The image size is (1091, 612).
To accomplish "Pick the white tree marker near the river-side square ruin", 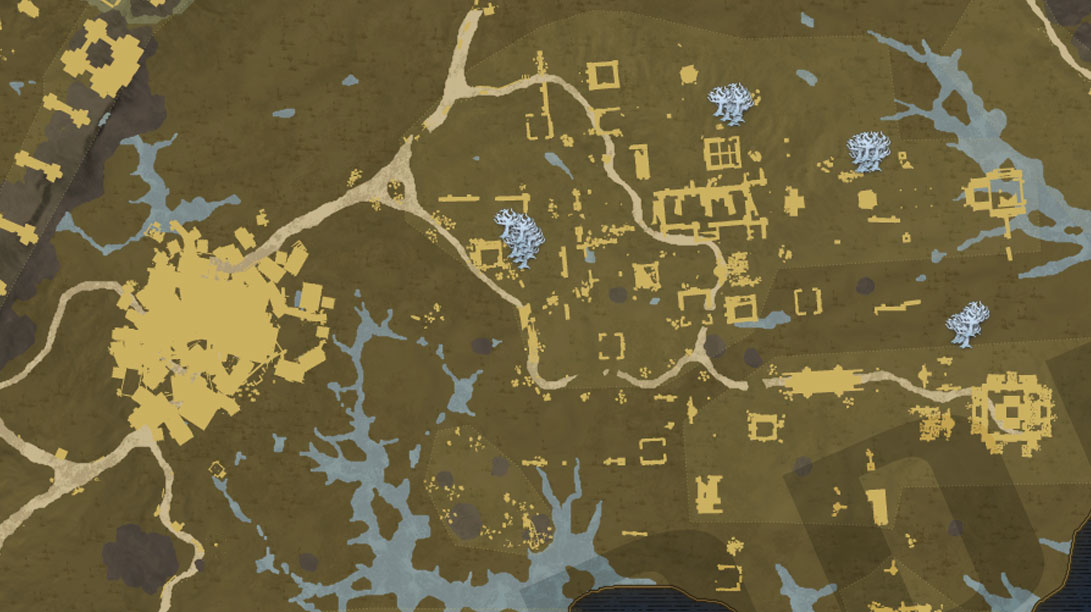I will (866, 152).
